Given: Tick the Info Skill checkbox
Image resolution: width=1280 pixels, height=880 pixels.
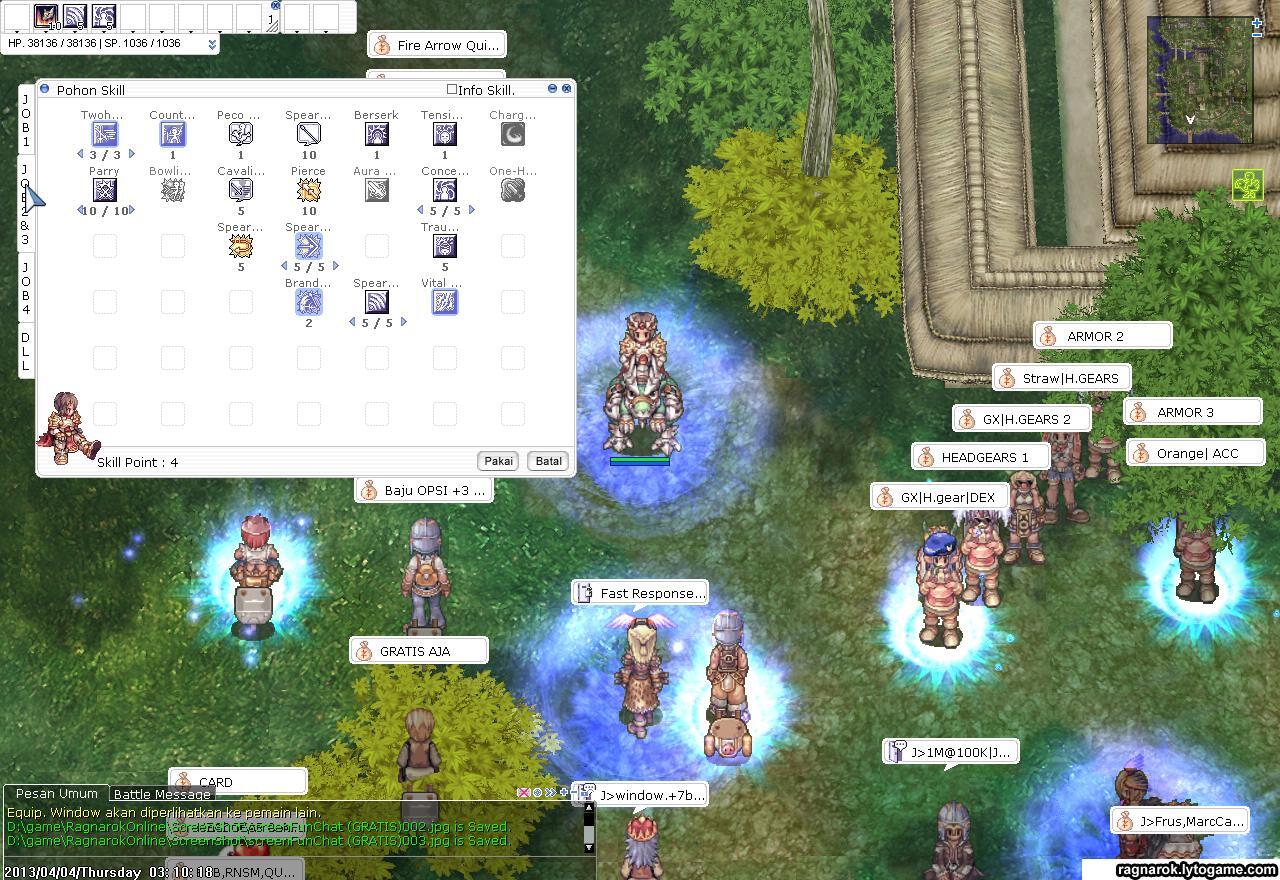Looking at the screenshot, I should coord(452,90).
